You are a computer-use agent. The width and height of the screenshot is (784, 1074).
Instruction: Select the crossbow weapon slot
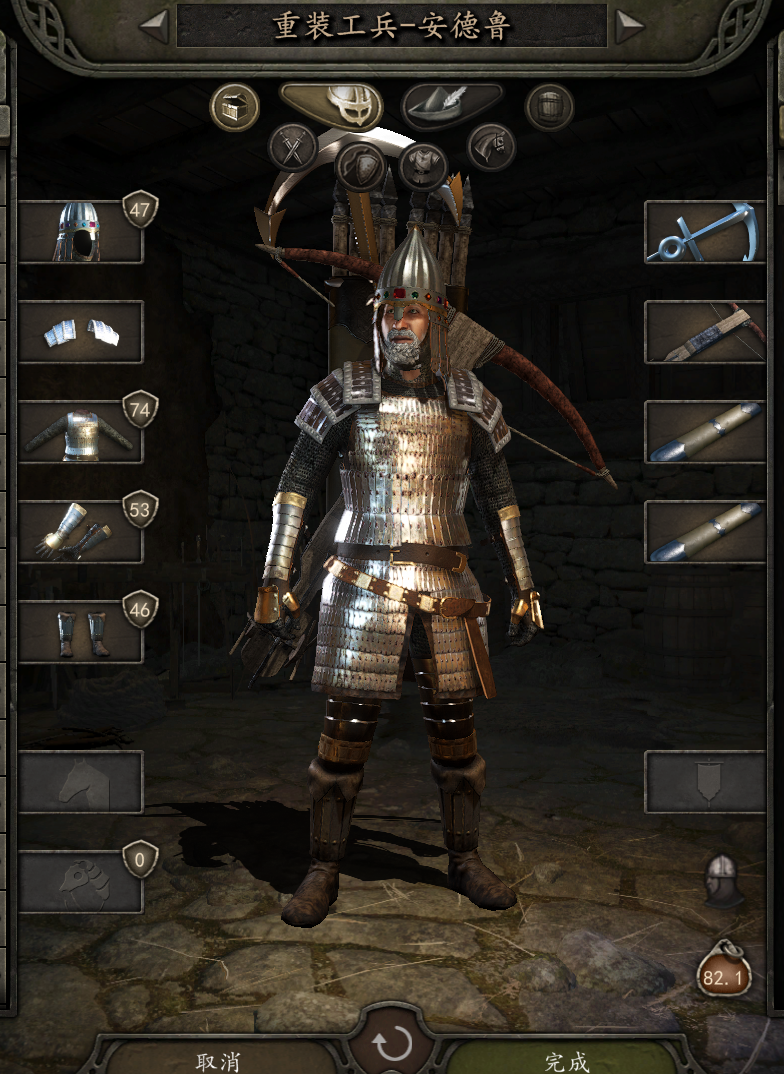pos(704,332)
